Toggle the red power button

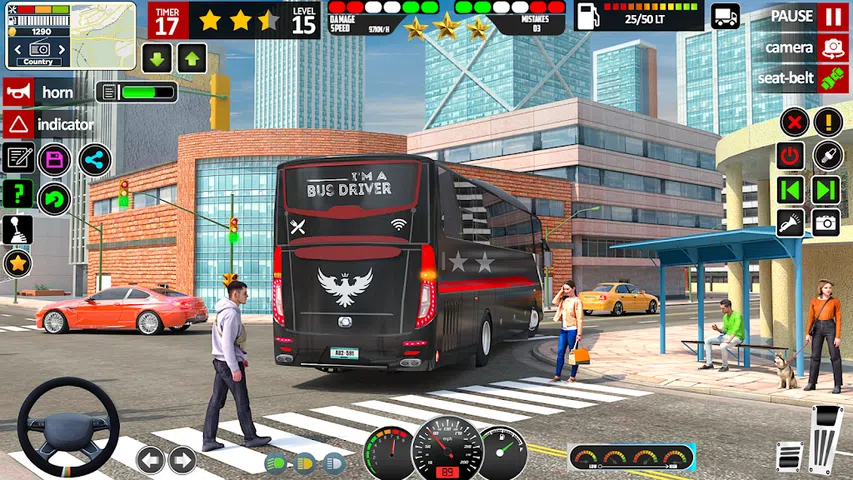point(791,156)
